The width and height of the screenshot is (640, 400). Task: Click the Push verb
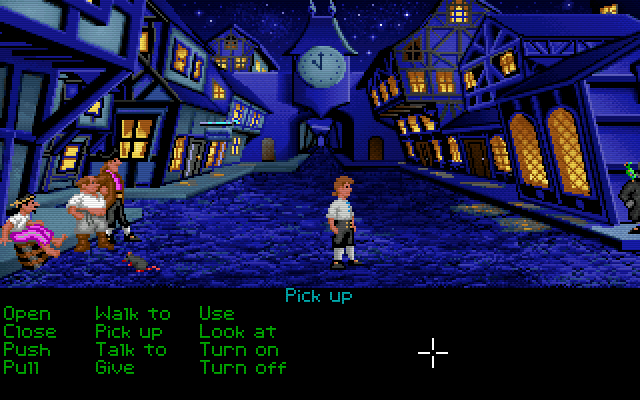tap(26, 350)
